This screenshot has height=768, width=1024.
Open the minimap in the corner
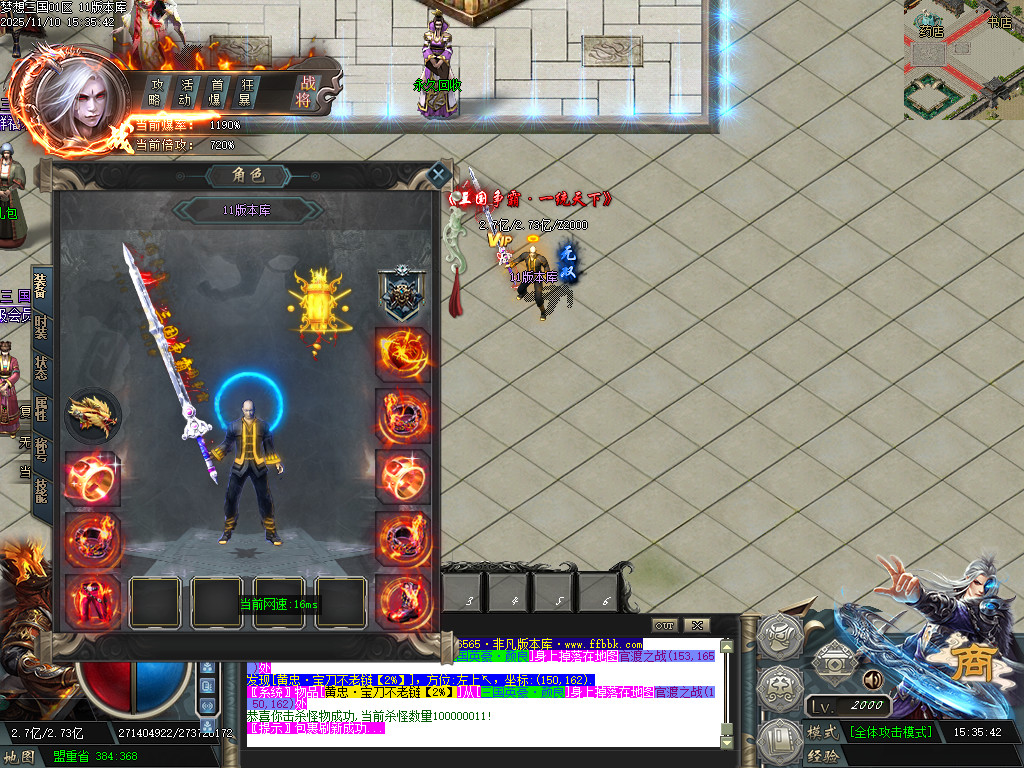tap(963, 60)
